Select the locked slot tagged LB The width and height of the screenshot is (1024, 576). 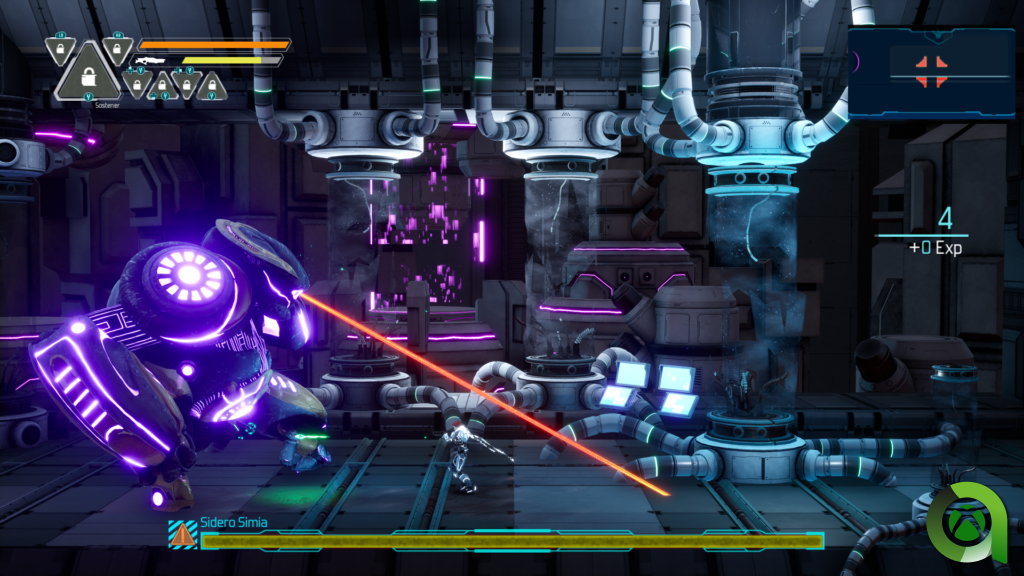[x=58, y=47]
